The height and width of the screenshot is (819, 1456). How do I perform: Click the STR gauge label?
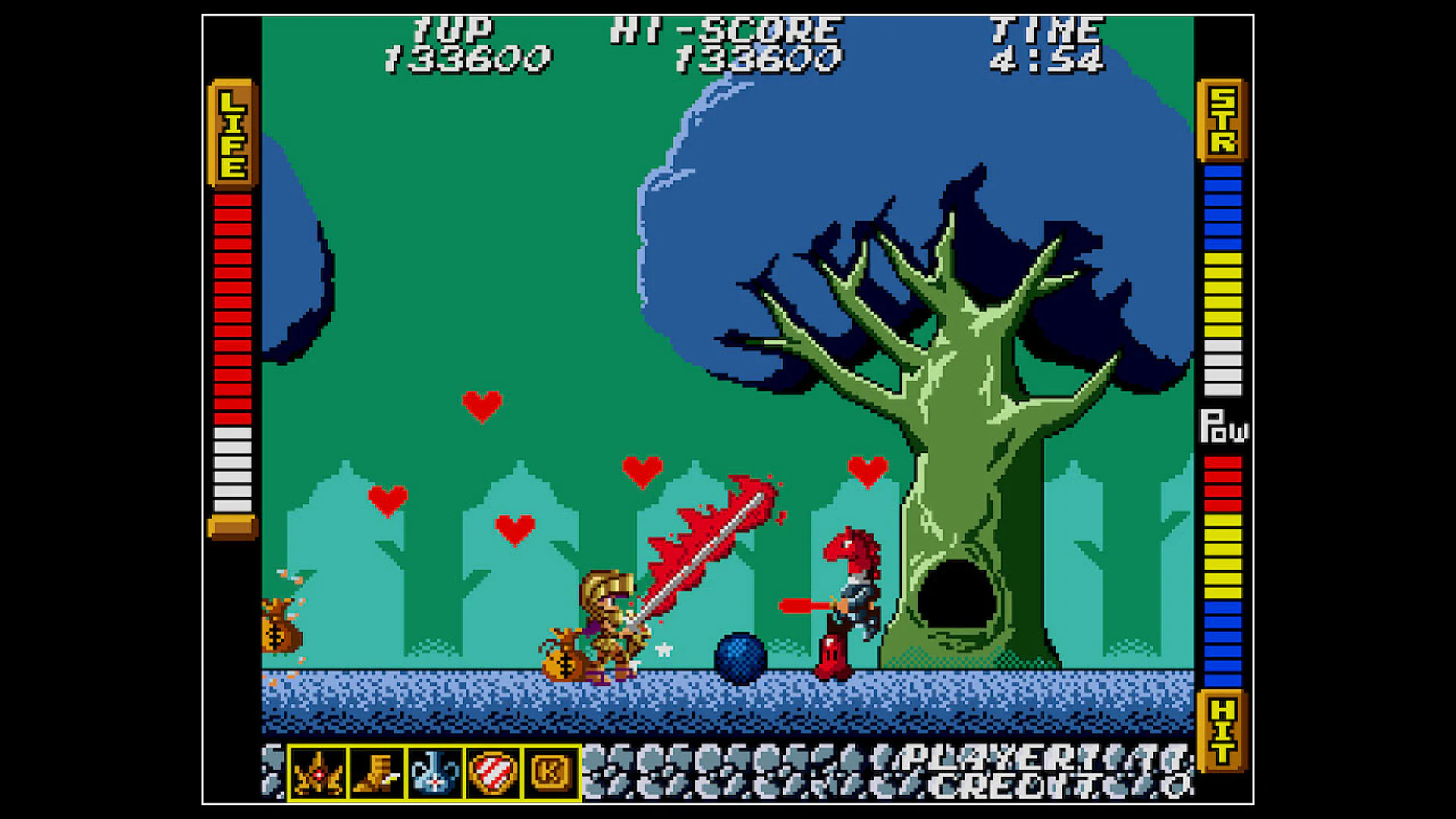pos(1222,121)
